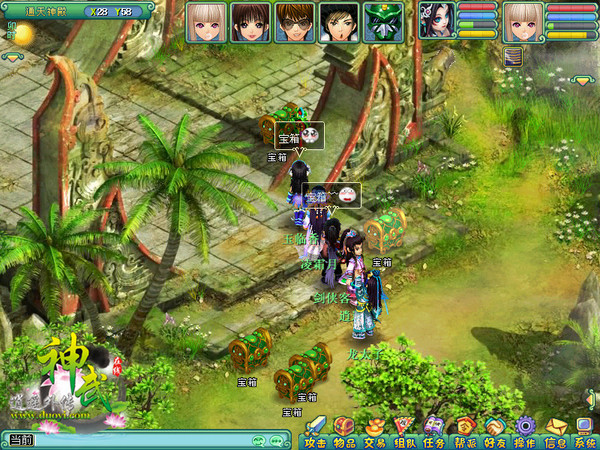This screenshot has height=450, width=600.
Task: Open the 组队 (Team) flag menu
Action: [405, 431]
